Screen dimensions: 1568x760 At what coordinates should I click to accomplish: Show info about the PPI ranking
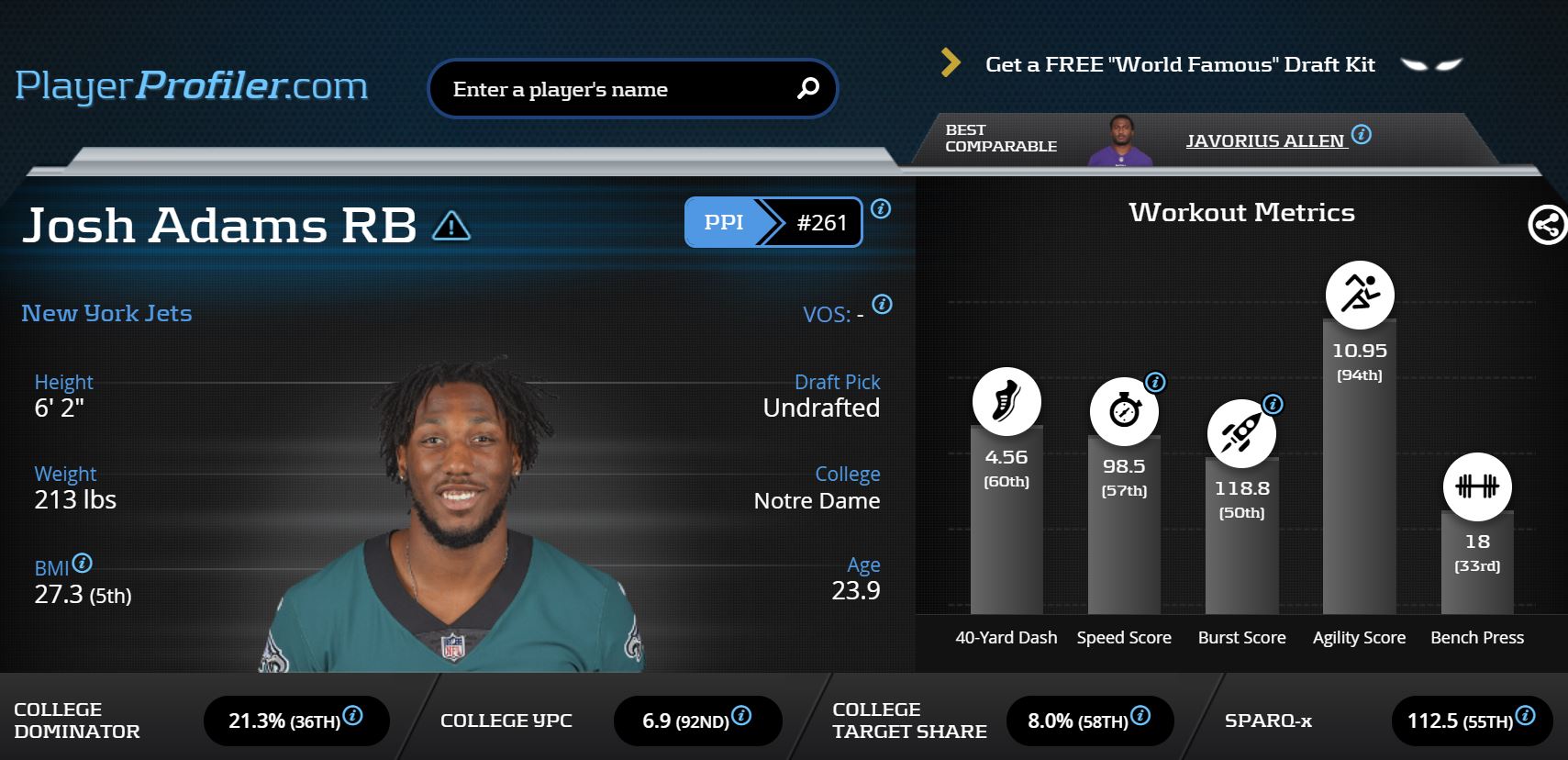(x=881, y=209)
